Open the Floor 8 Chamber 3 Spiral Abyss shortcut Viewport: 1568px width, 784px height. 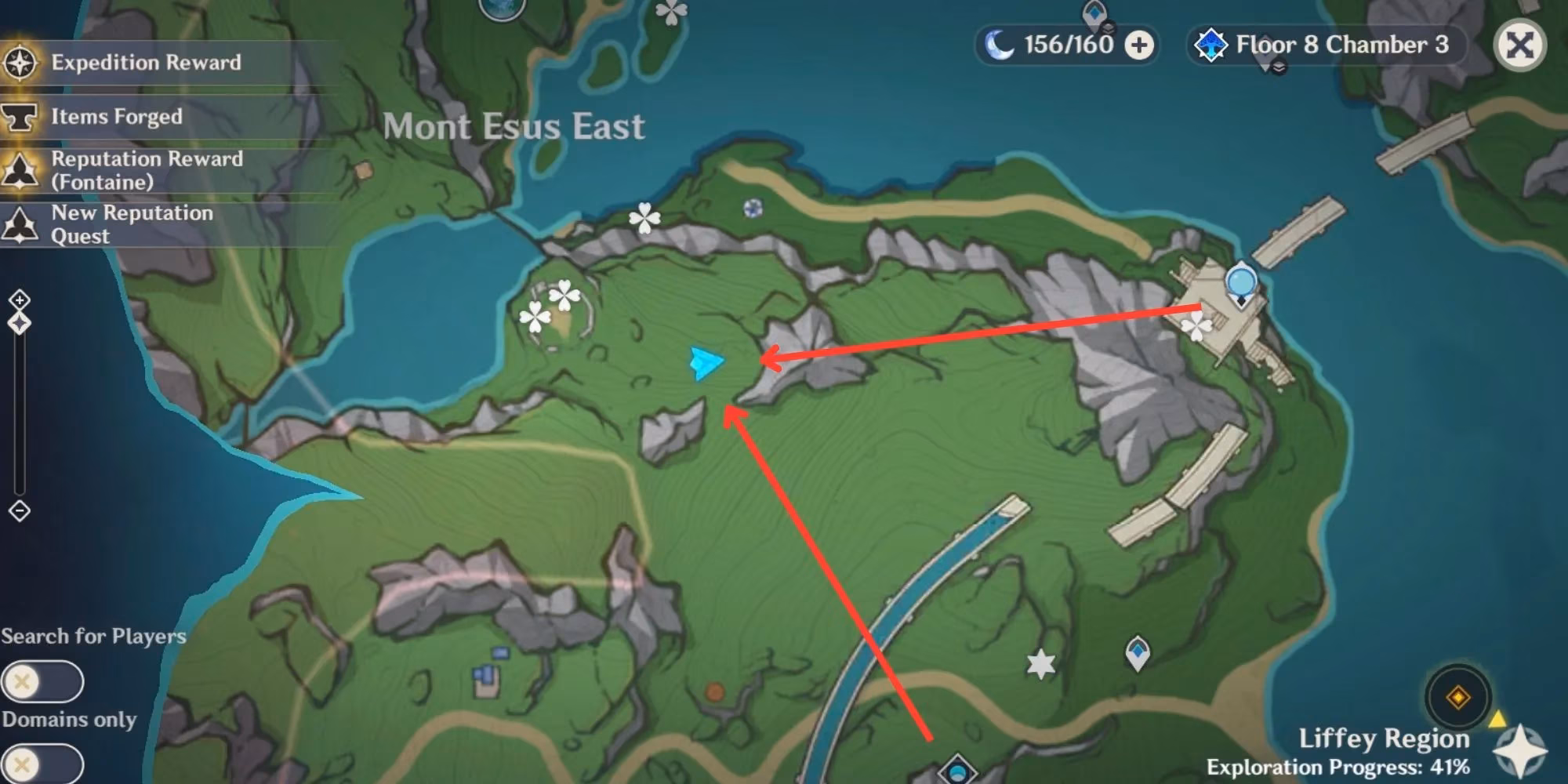pos(1323,45)
